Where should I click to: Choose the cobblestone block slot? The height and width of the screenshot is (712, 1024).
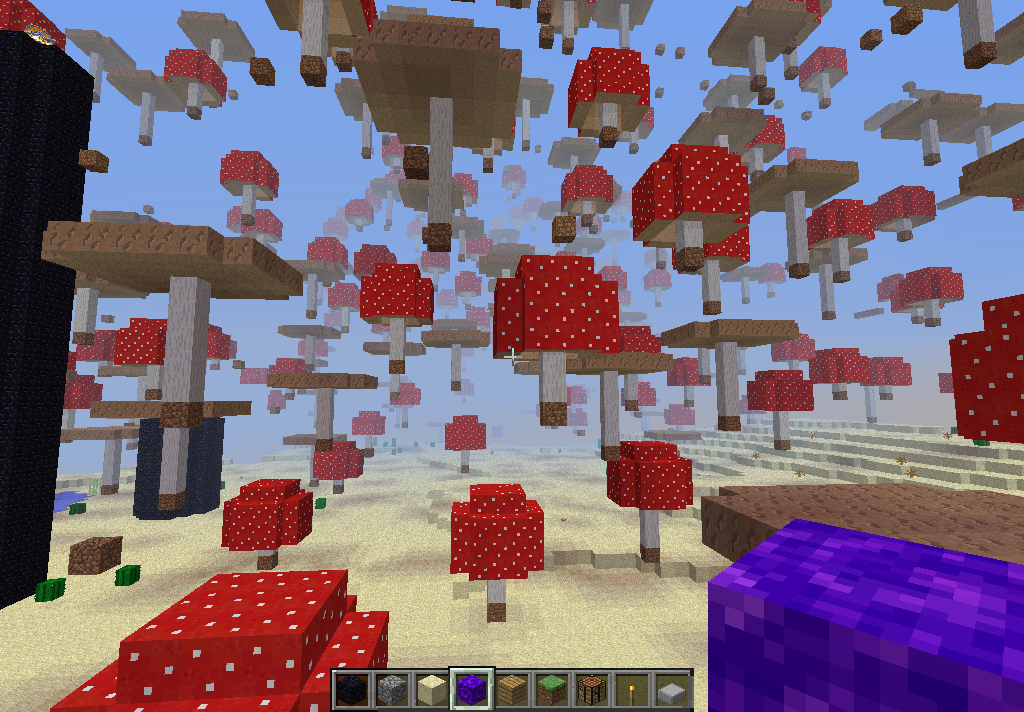391,689
